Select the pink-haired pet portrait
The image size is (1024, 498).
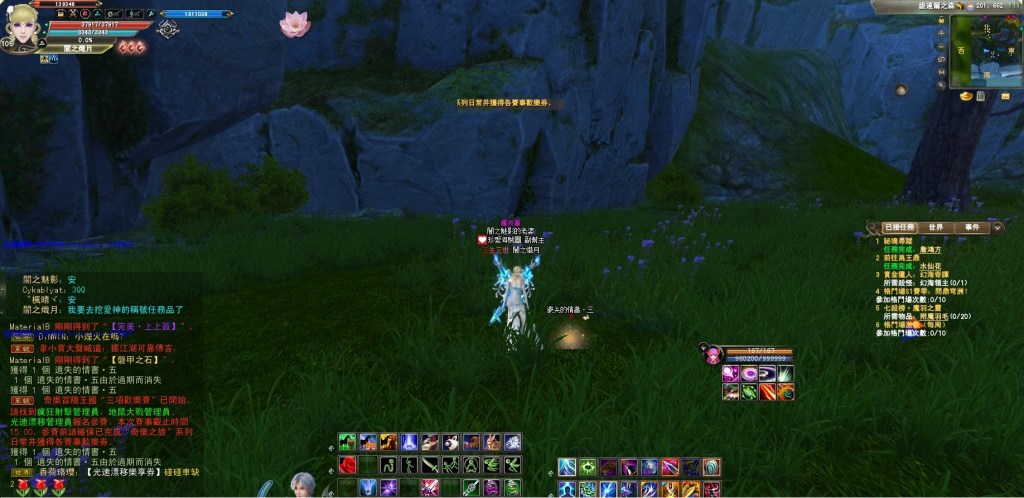(x=713, y=353)
